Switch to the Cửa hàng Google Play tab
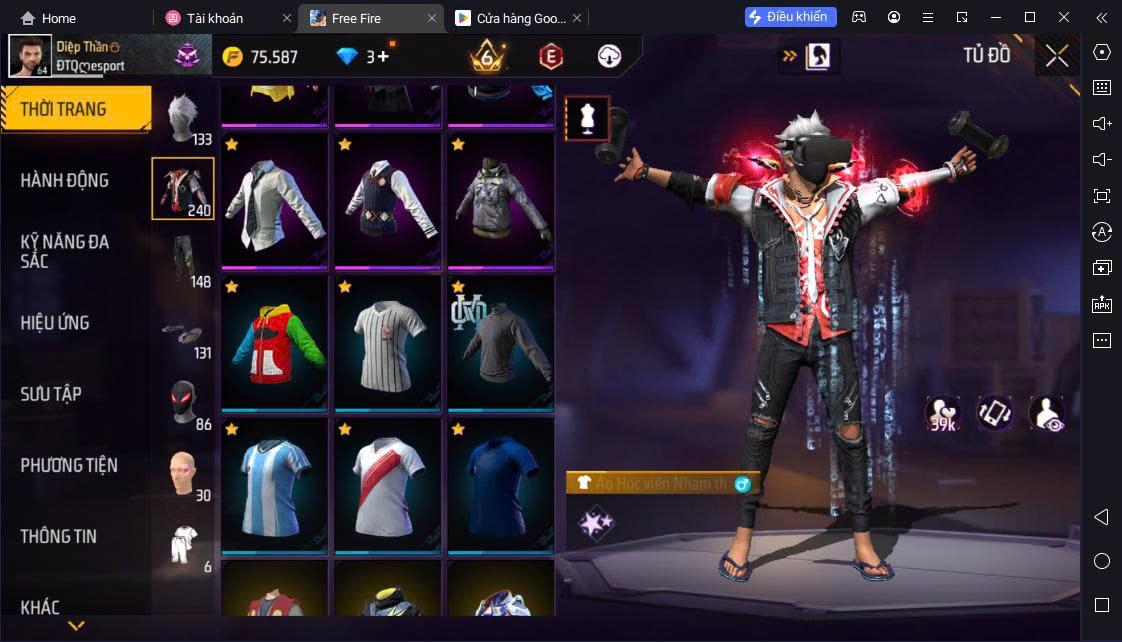 coord(510,18)
